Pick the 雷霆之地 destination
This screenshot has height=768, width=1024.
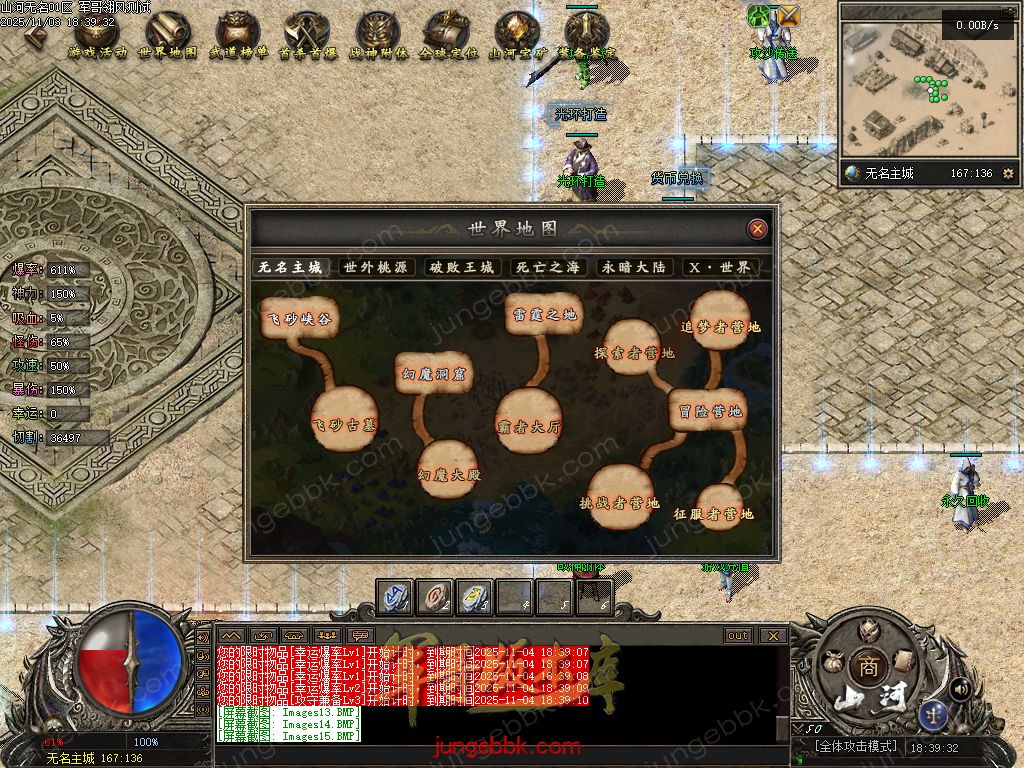click(x=543, y=314)
